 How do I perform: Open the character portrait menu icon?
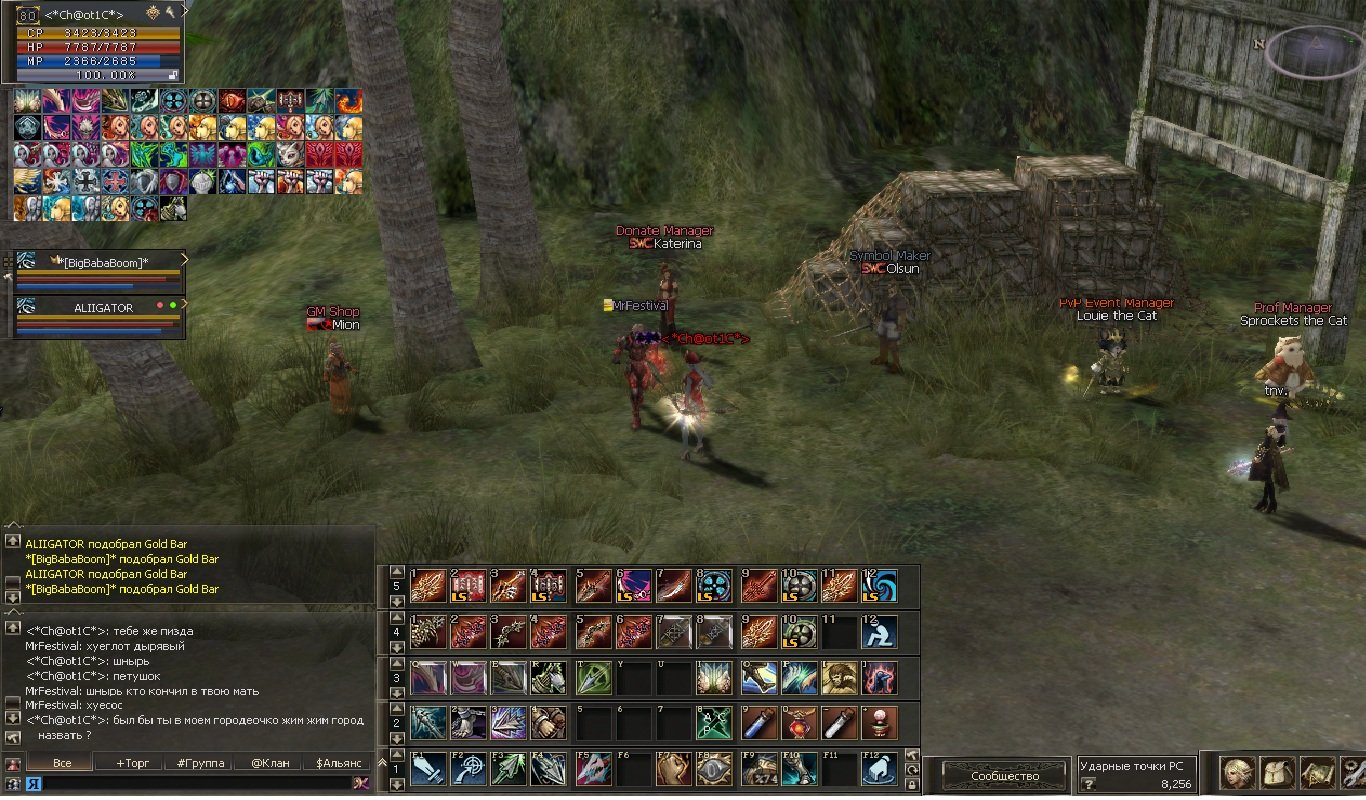1238,772
